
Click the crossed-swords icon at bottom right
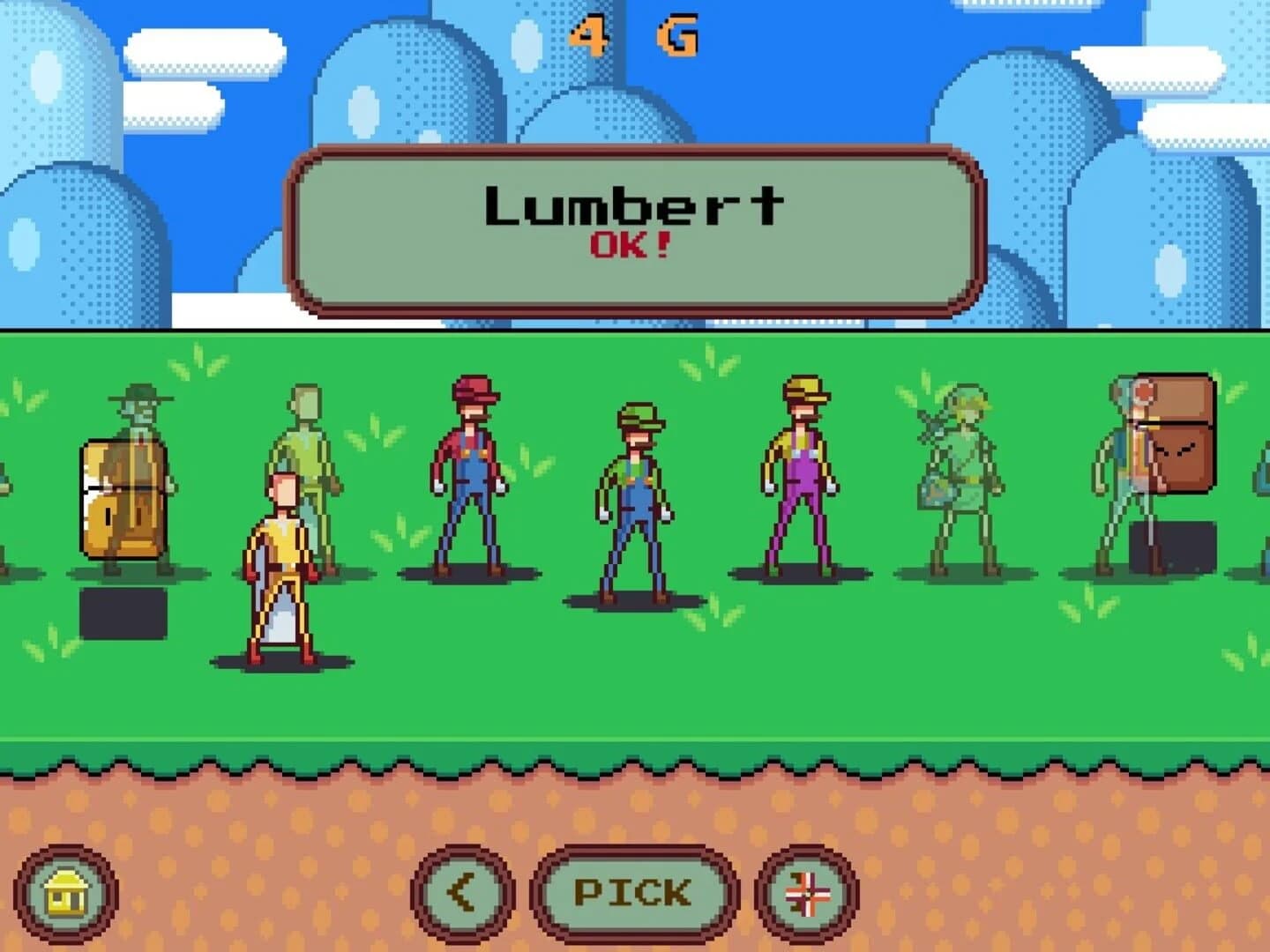pyautogui.click(x=808, y=892)
